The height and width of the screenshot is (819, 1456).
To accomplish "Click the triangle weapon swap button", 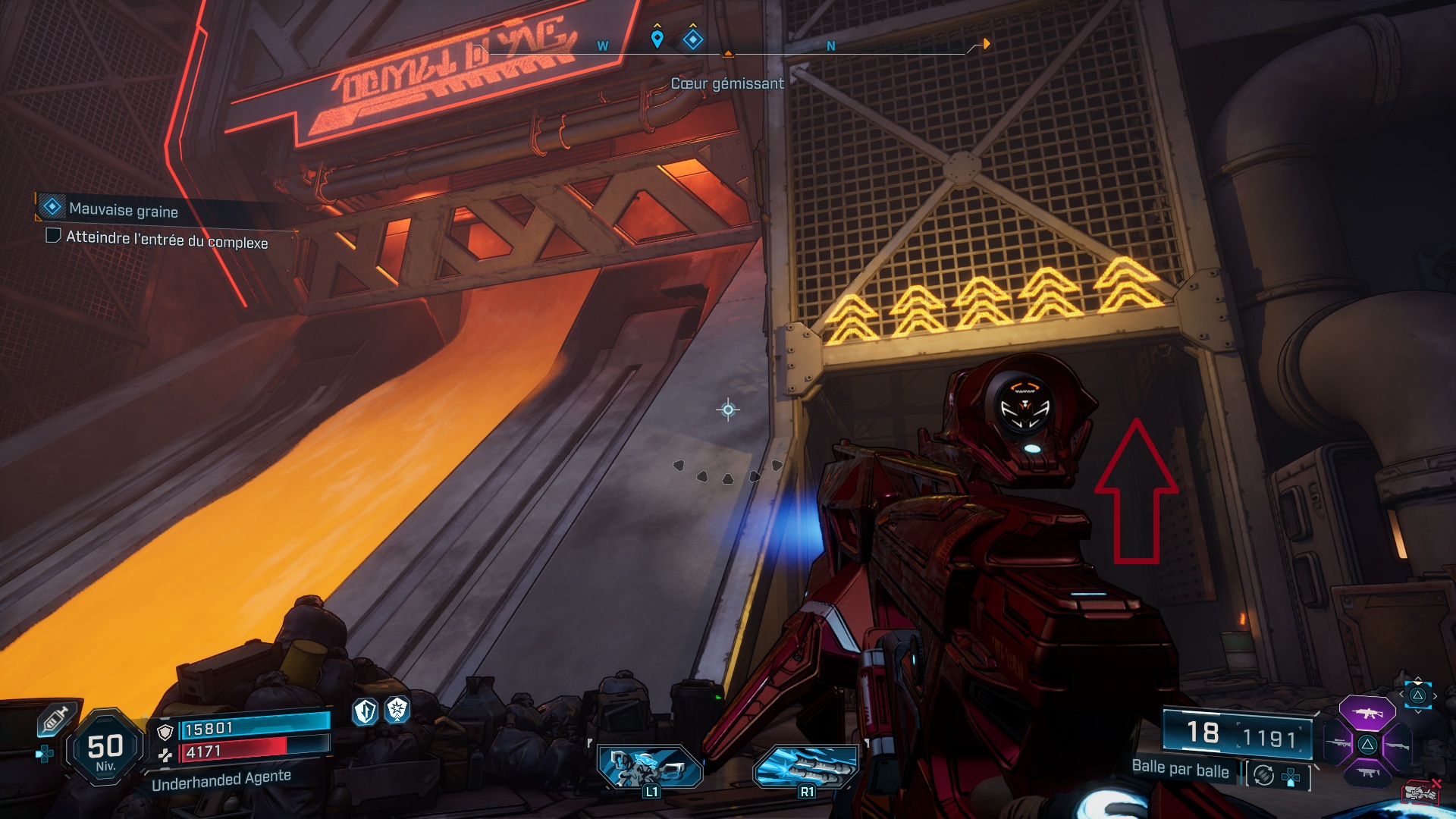I will pos(1418,694).
